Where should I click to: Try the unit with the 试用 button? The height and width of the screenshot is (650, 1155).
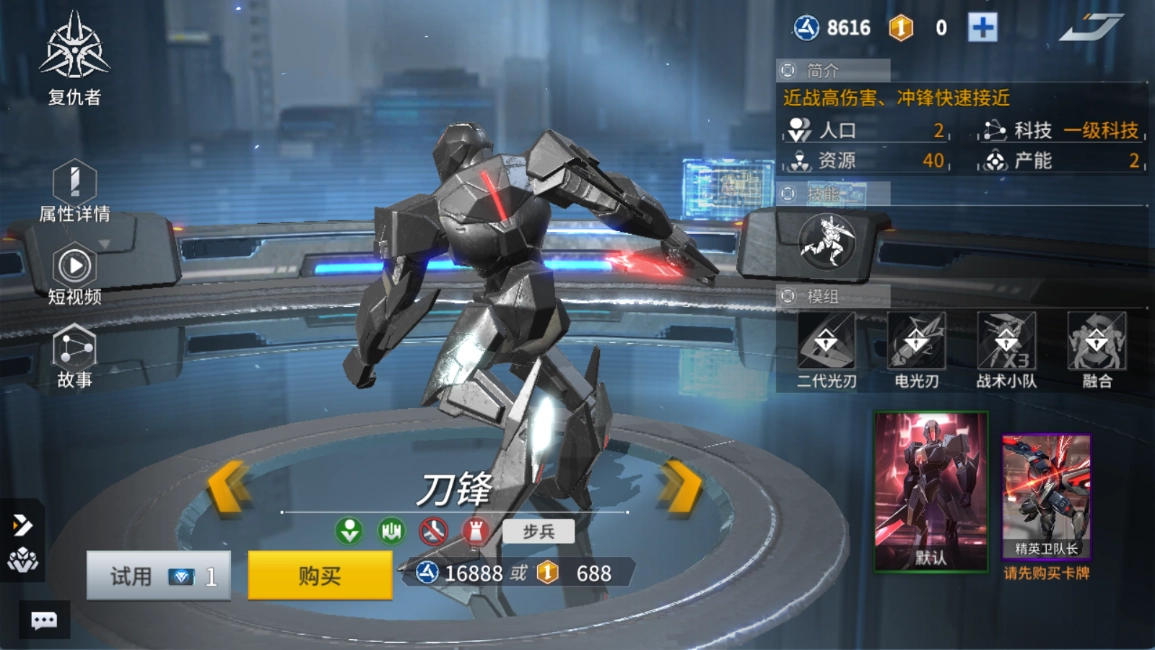[158, 576]
